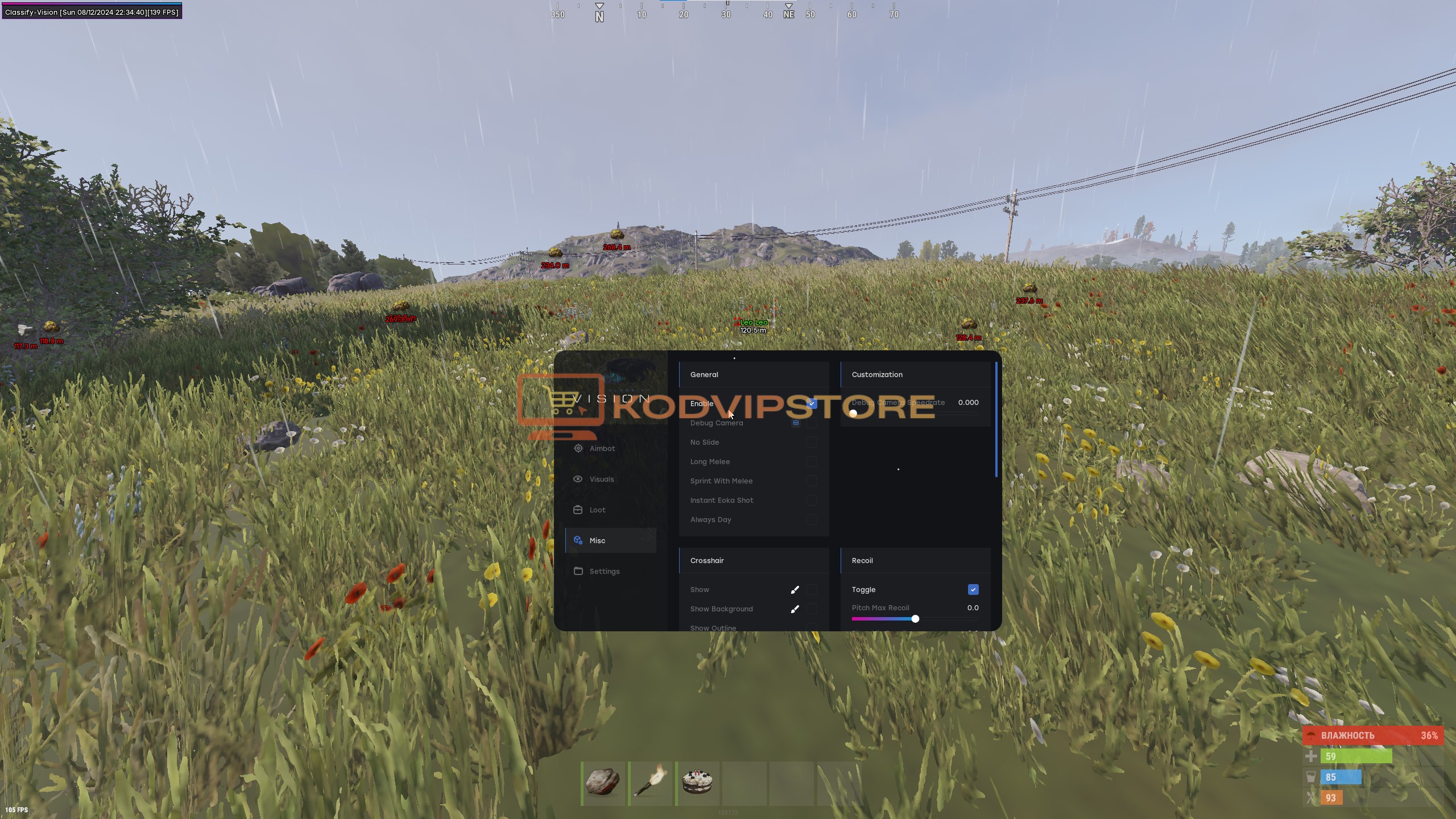Click the Loot bag icon
This screenshot has width=1456, height=819.
pos(578,510)
